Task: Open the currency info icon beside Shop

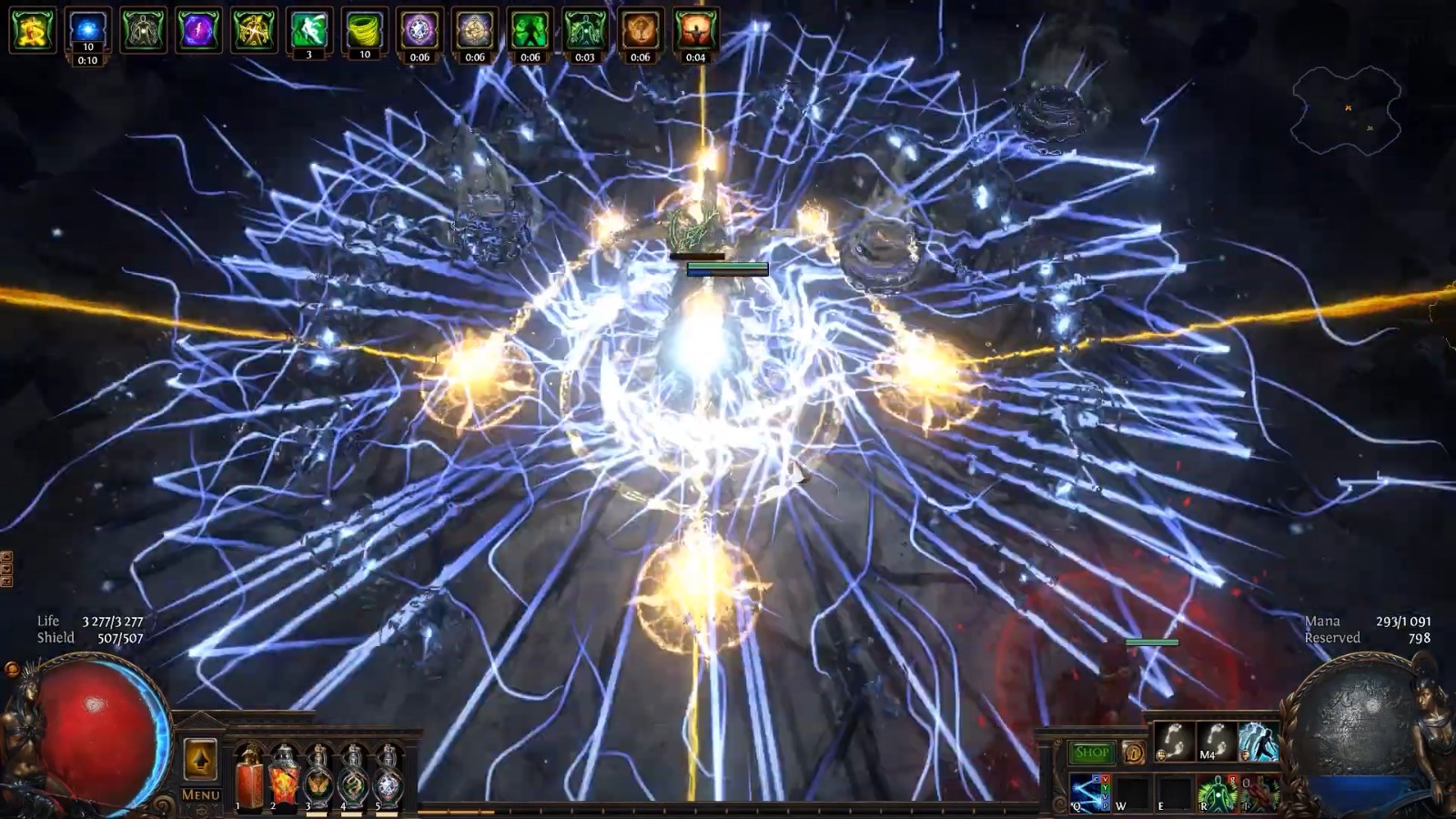Action: (1134, 752)
